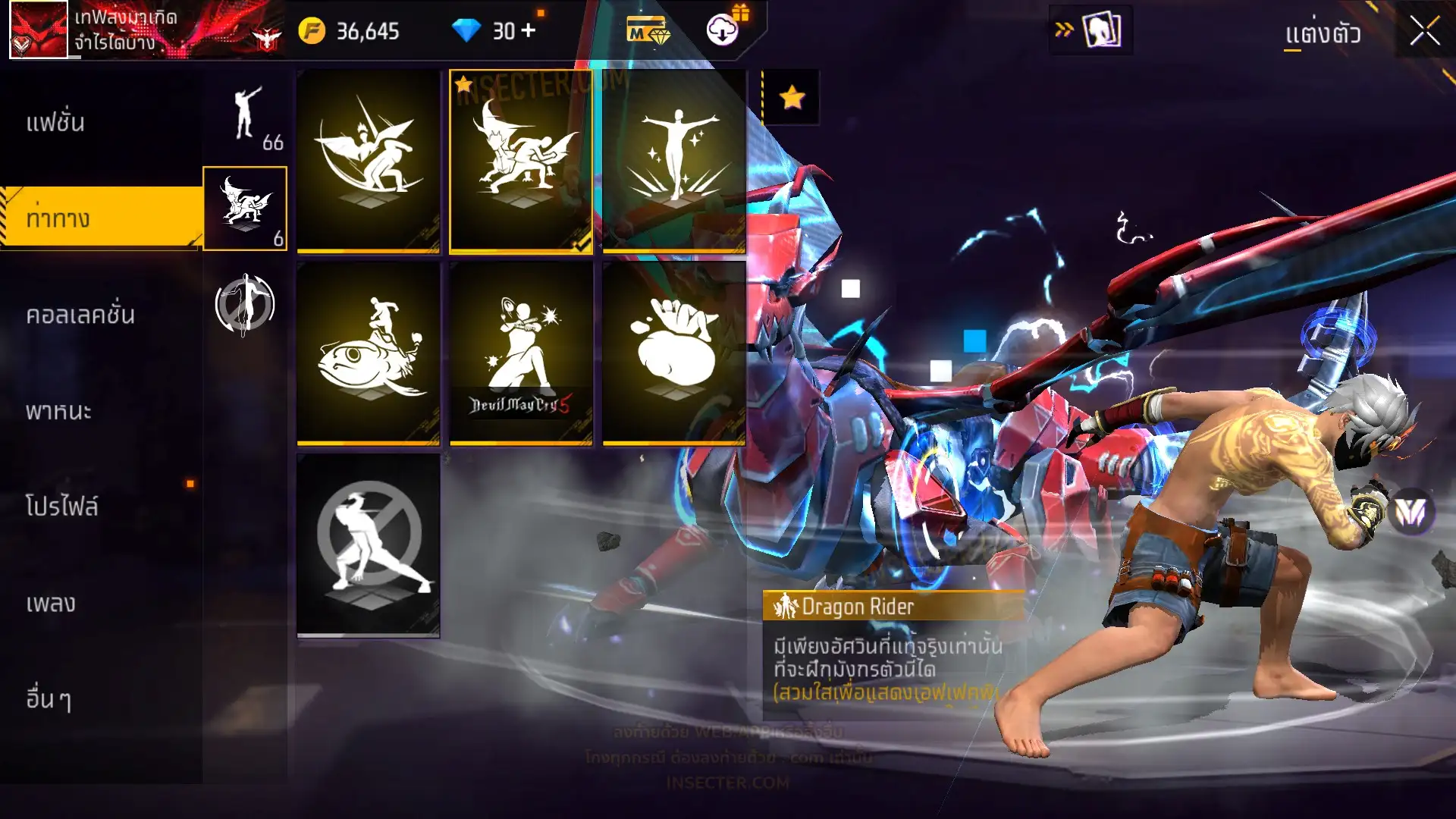Pick the fish-riding emote tile

click(369, 353)
